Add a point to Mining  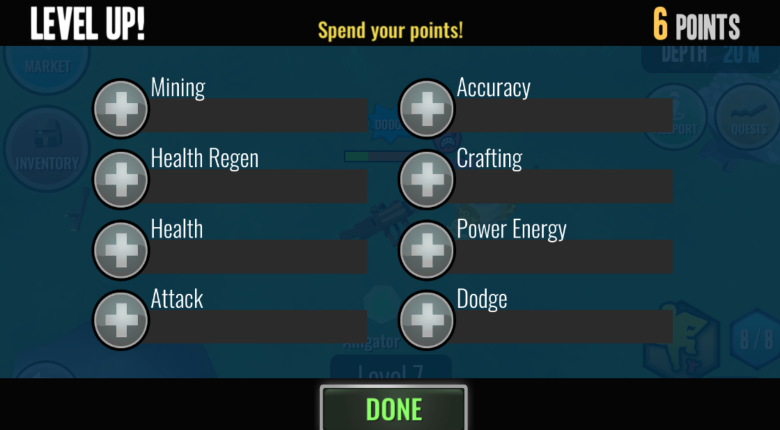point(121,108)
